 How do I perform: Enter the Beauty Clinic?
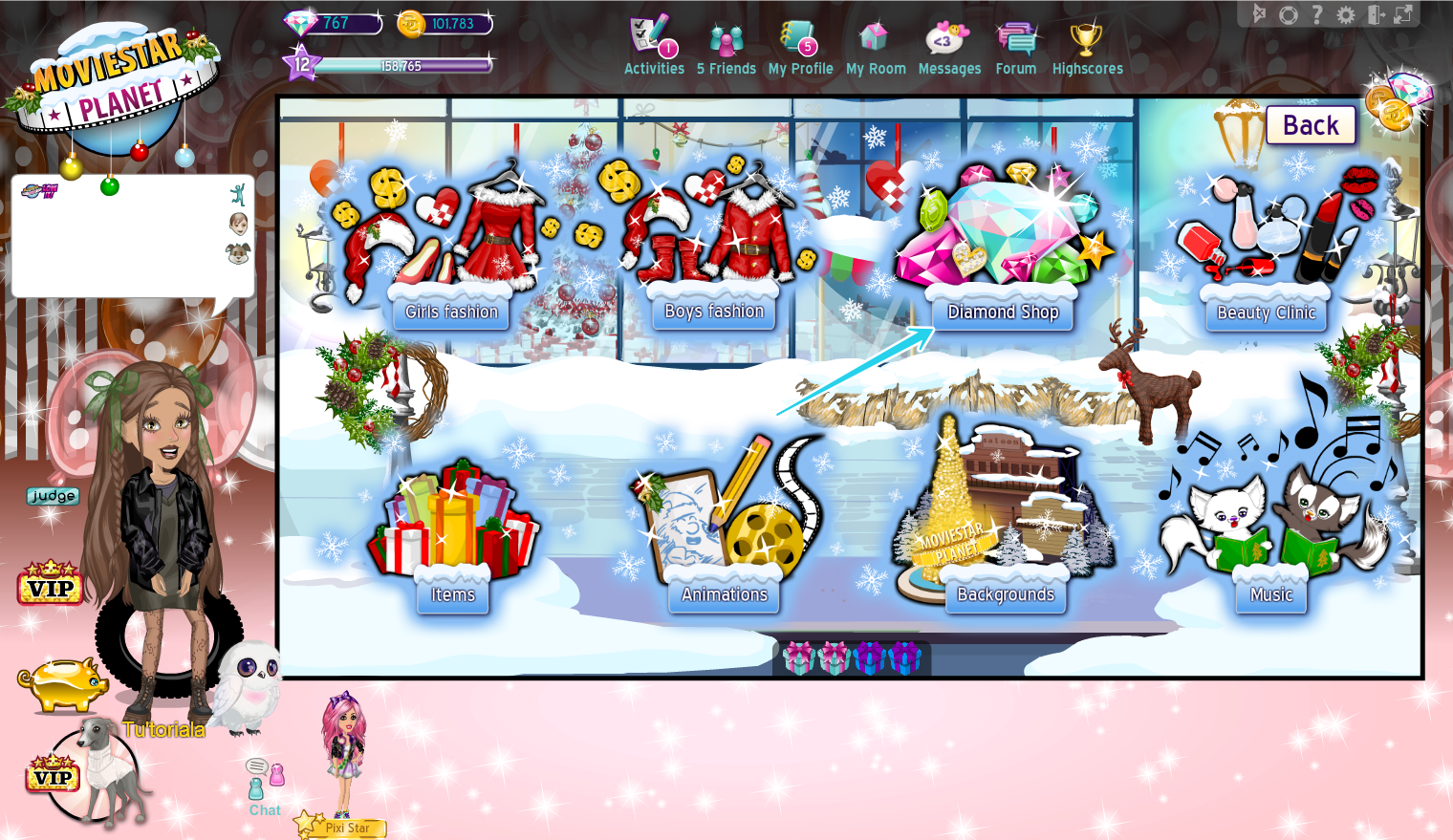coord(1265,312)
